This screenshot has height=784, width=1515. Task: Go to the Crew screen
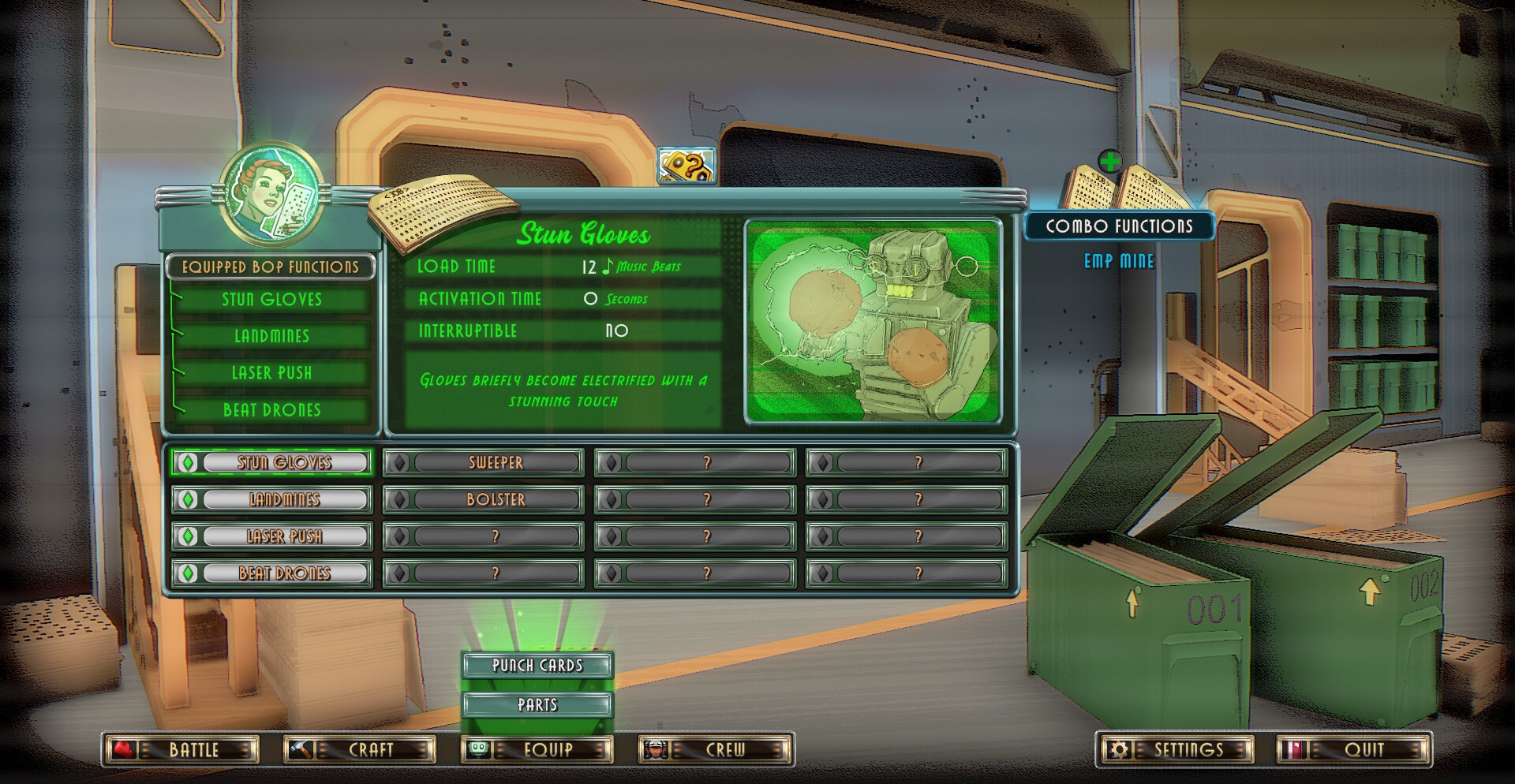(715, 749)
